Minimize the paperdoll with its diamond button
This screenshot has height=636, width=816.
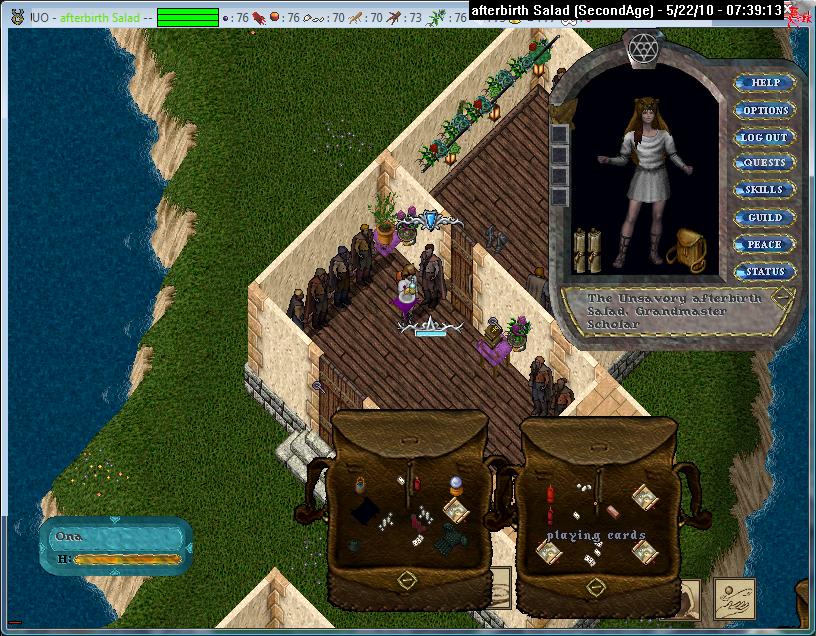[781, 297]
